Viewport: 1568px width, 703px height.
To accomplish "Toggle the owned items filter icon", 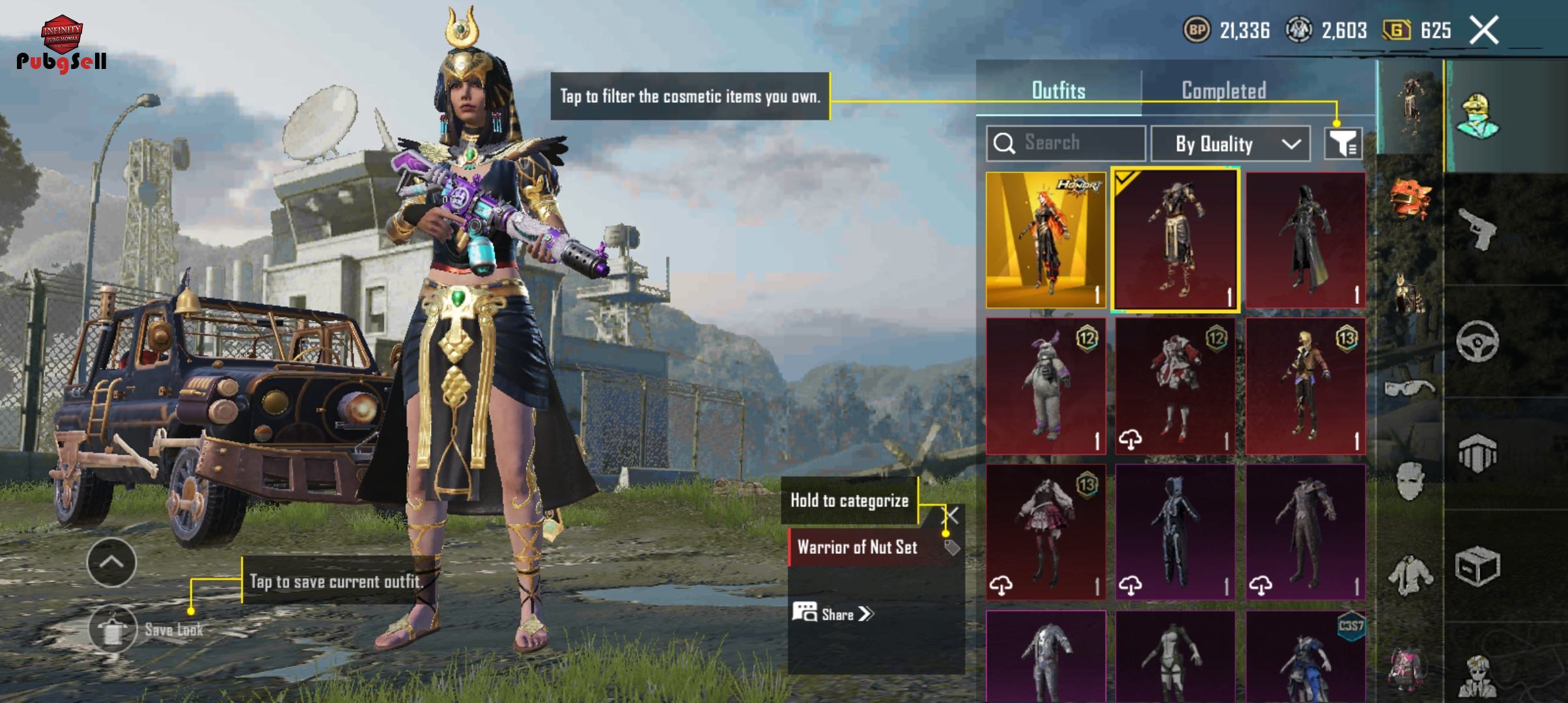I will click(1343, 143).
